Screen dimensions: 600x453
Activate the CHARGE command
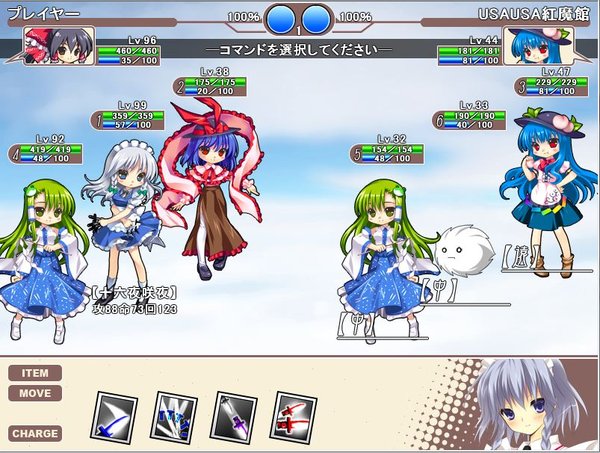pos(35,434)
